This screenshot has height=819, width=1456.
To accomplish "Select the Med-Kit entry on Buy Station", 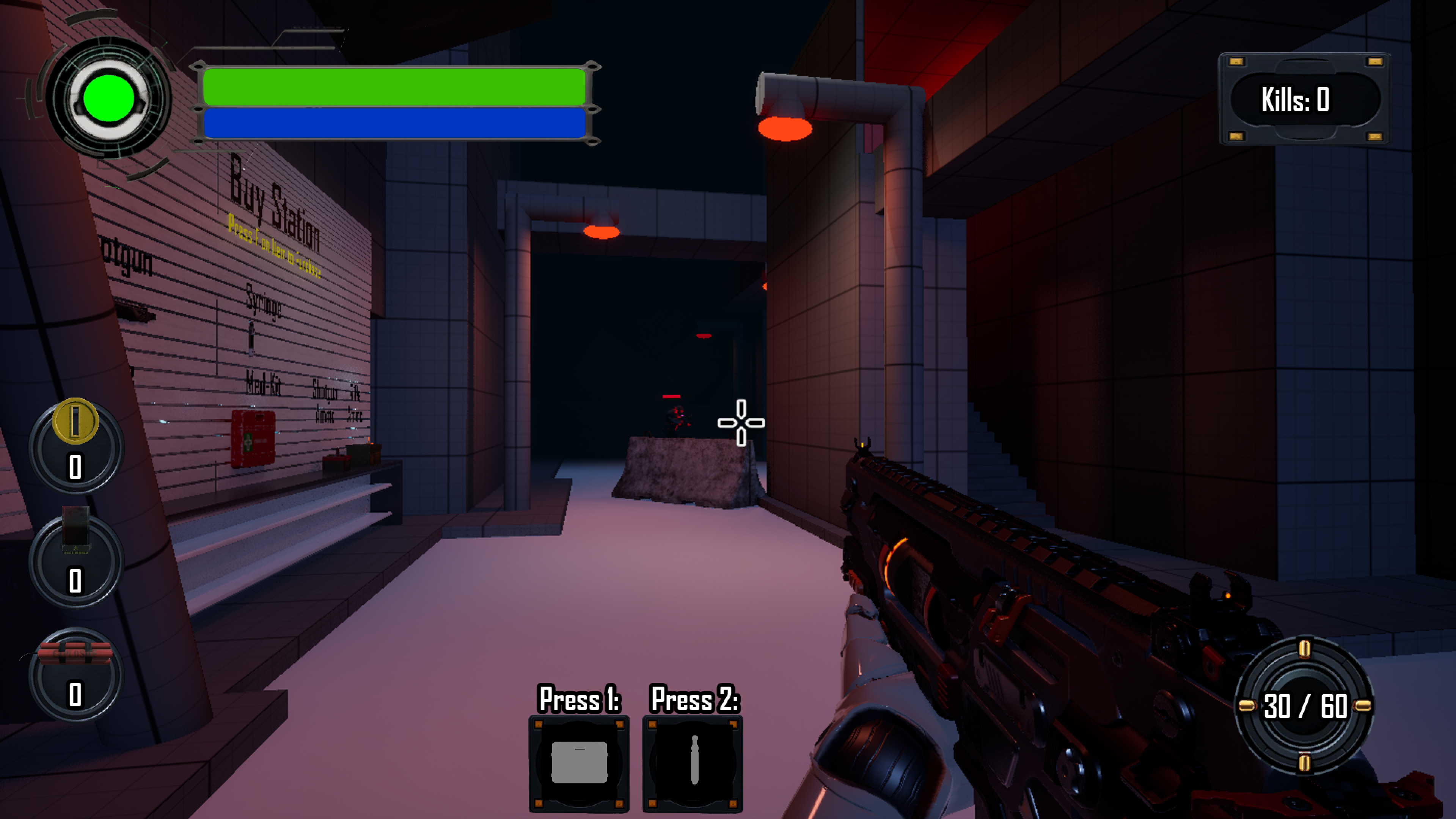I will pos(264,385).
